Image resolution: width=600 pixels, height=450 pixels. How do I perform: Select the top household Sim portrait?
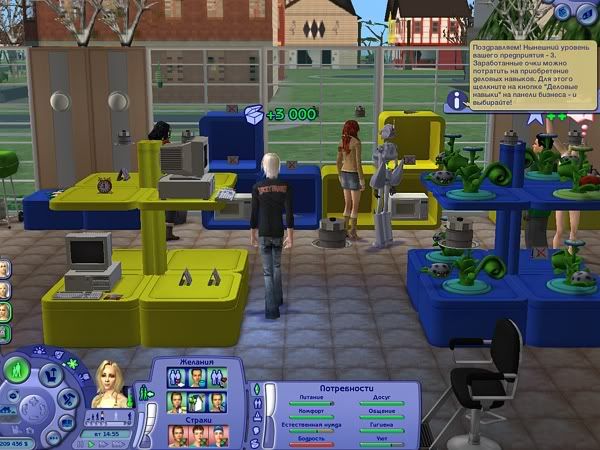tap(5, 270)
